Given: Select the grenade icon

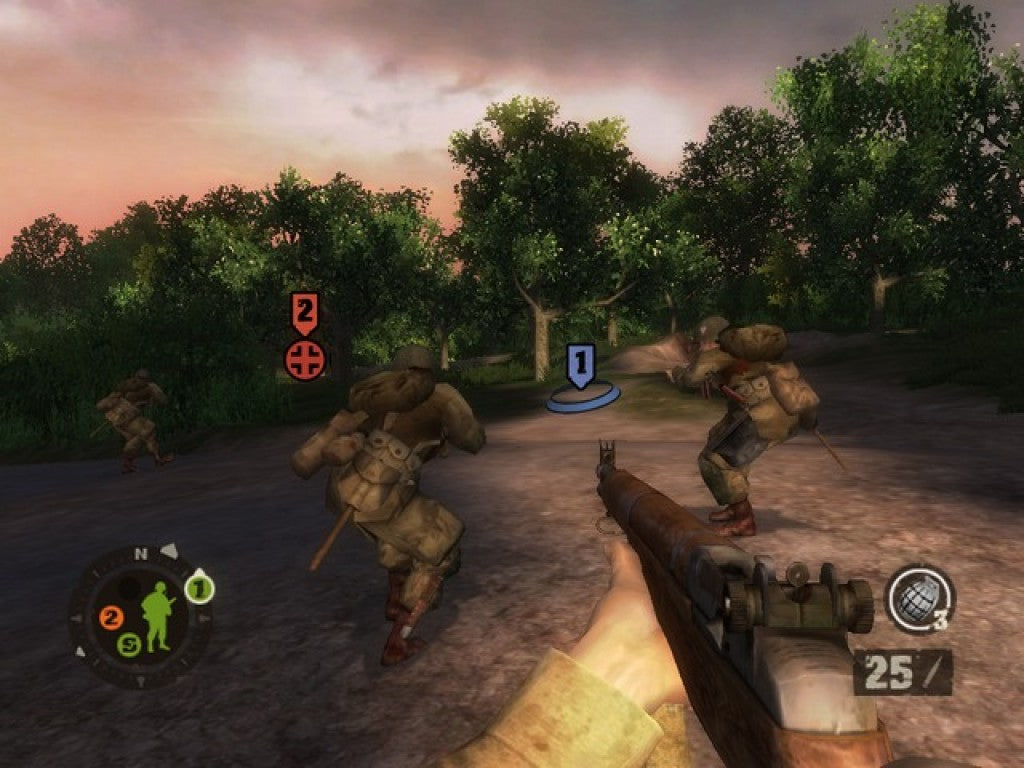Looking at the screenshot, I should click(918, 598).
